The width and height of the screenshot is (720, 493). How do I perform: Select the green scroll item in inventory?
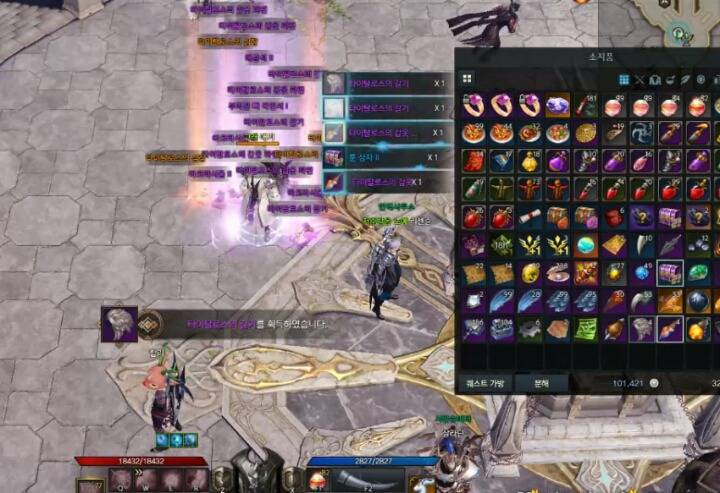click(x=586, y=329)
